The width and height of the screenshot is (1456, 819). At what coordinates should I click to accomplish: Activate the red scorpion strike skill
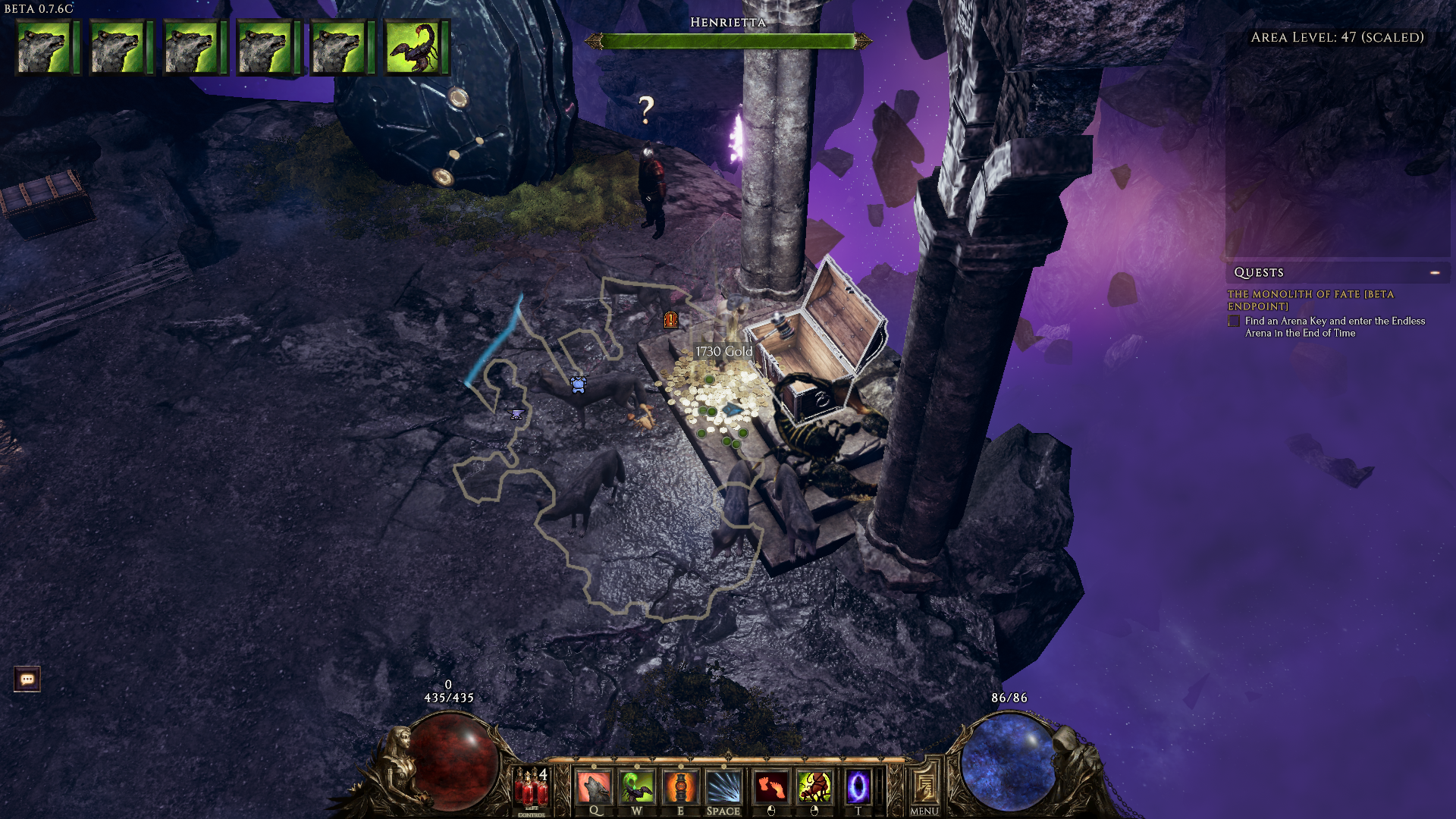coord(814,787)
